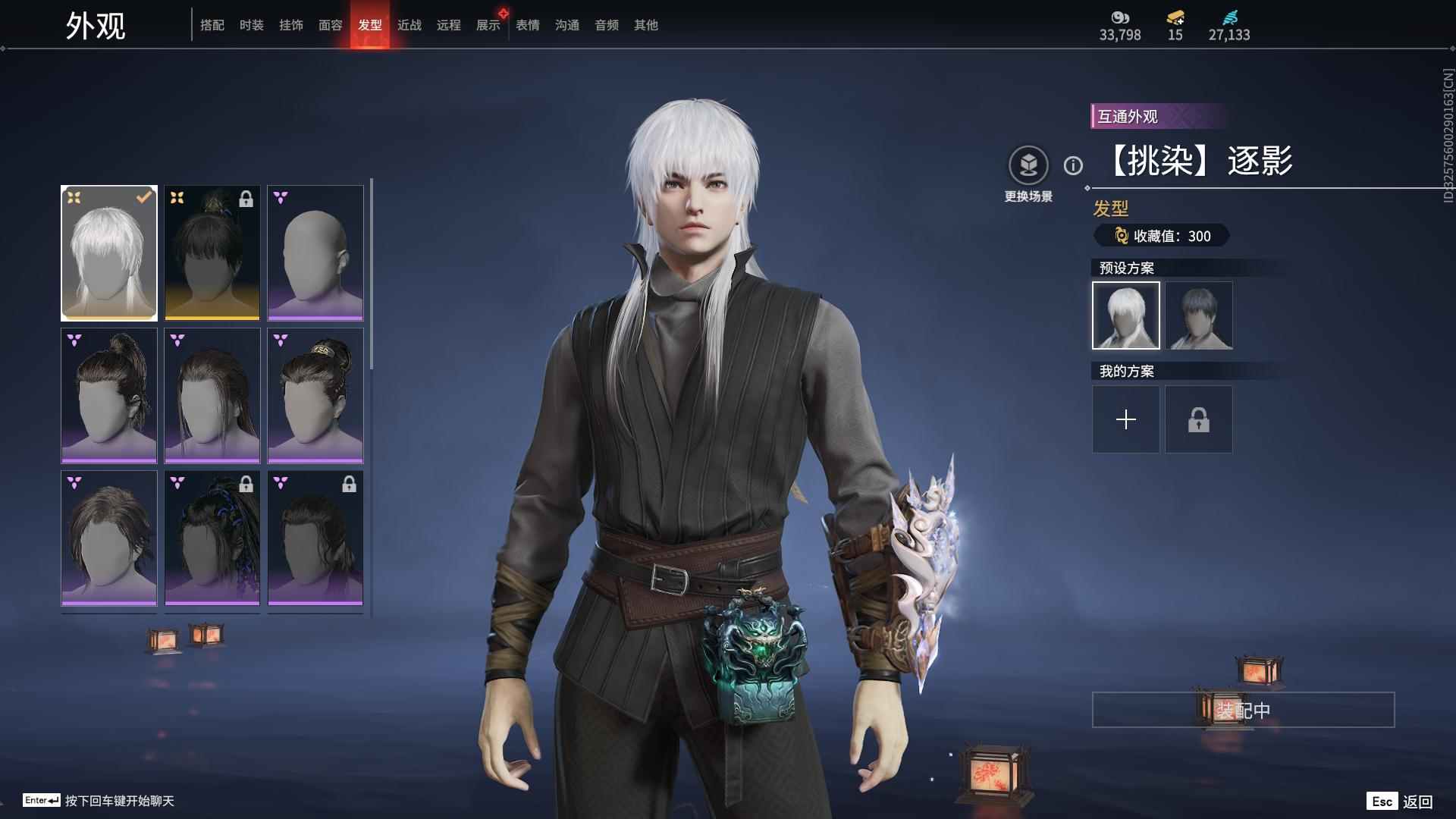Show the 远程 tab

pos(448,25)
